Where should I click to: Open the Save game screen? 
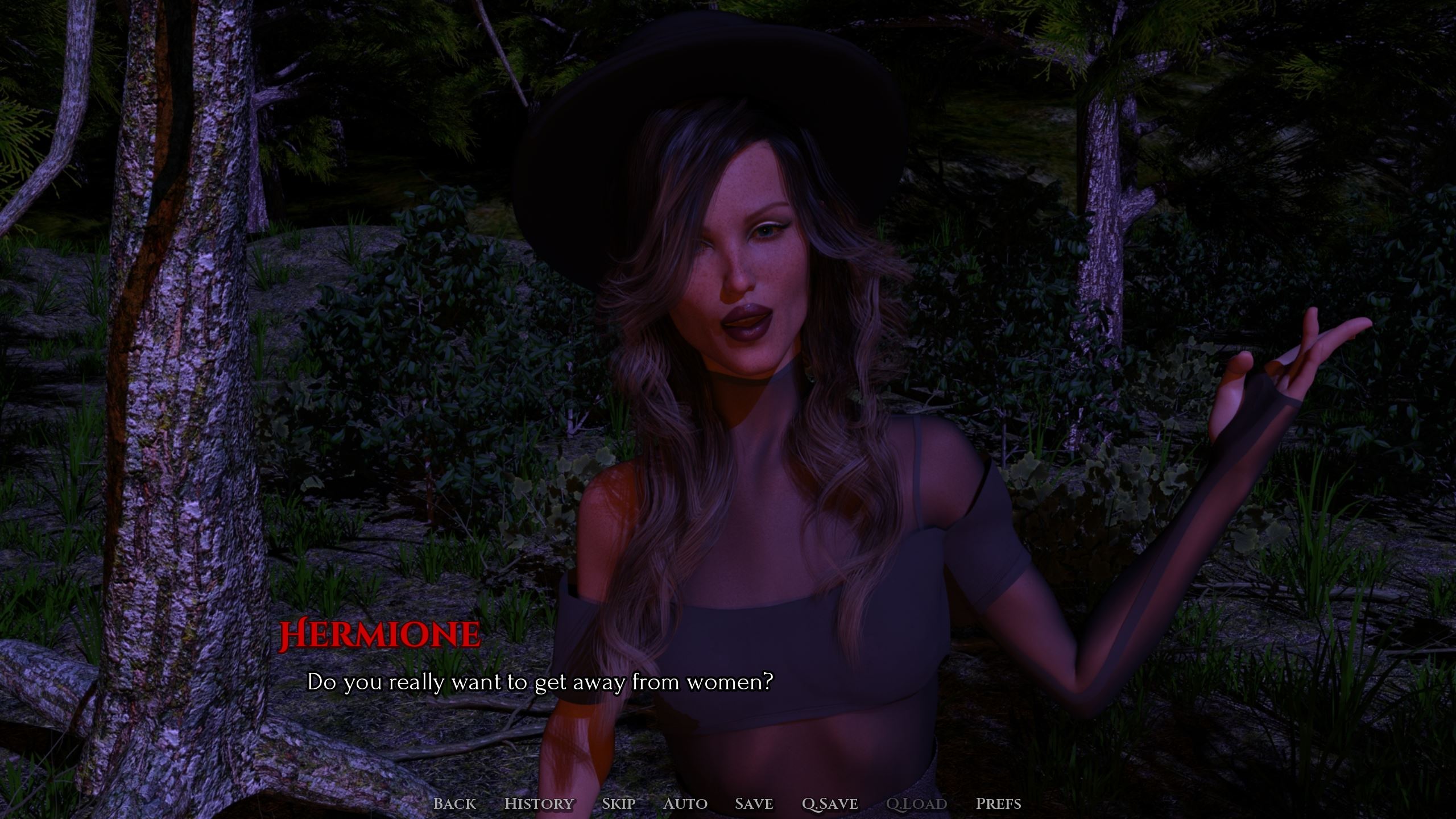pos(754,804)
